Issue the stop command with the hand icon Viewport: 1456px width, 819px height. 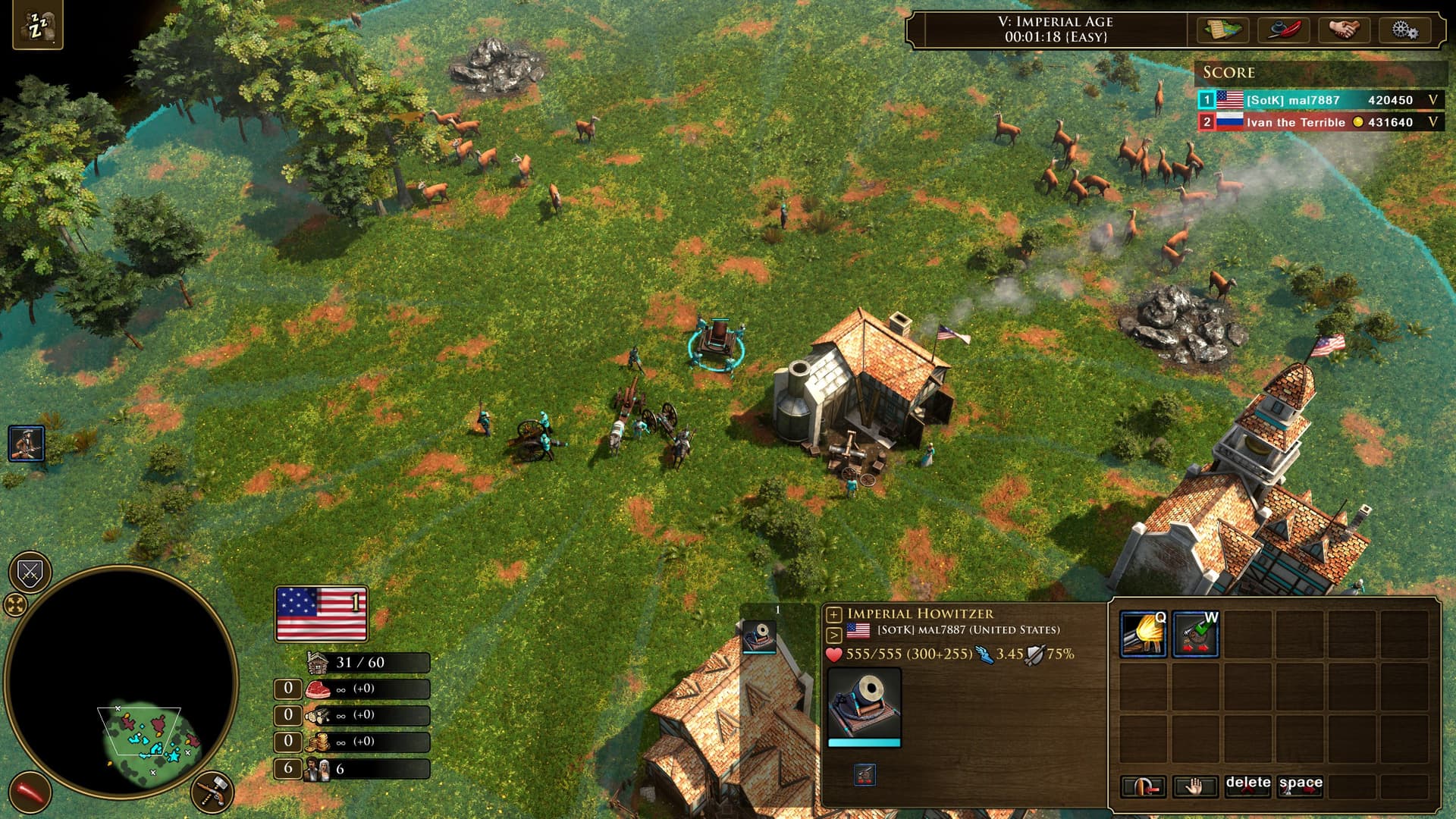tap(1194, 787)
